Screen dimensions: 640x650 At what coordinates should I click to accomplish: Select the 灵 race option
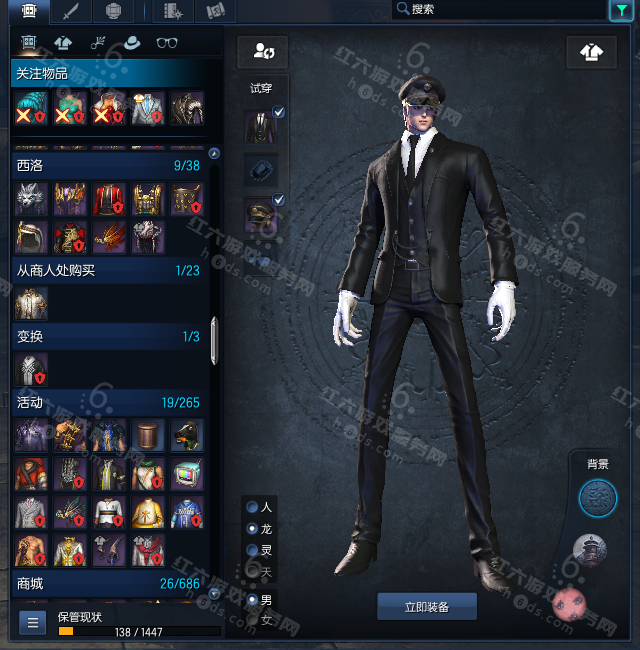pyautogui.click(x=252, y=550)
